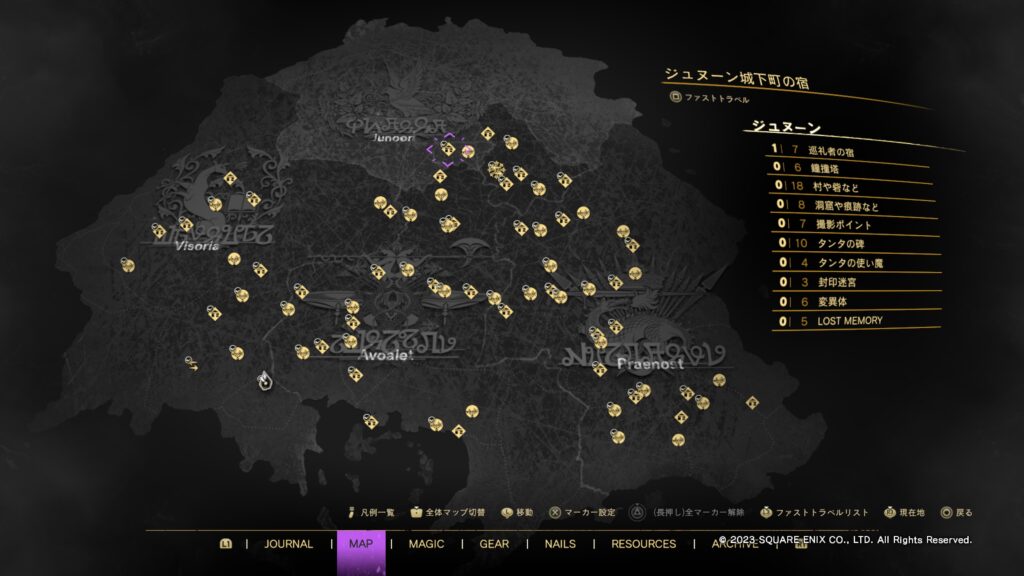Open the JOURNAL tab

[x=288, y=544]
